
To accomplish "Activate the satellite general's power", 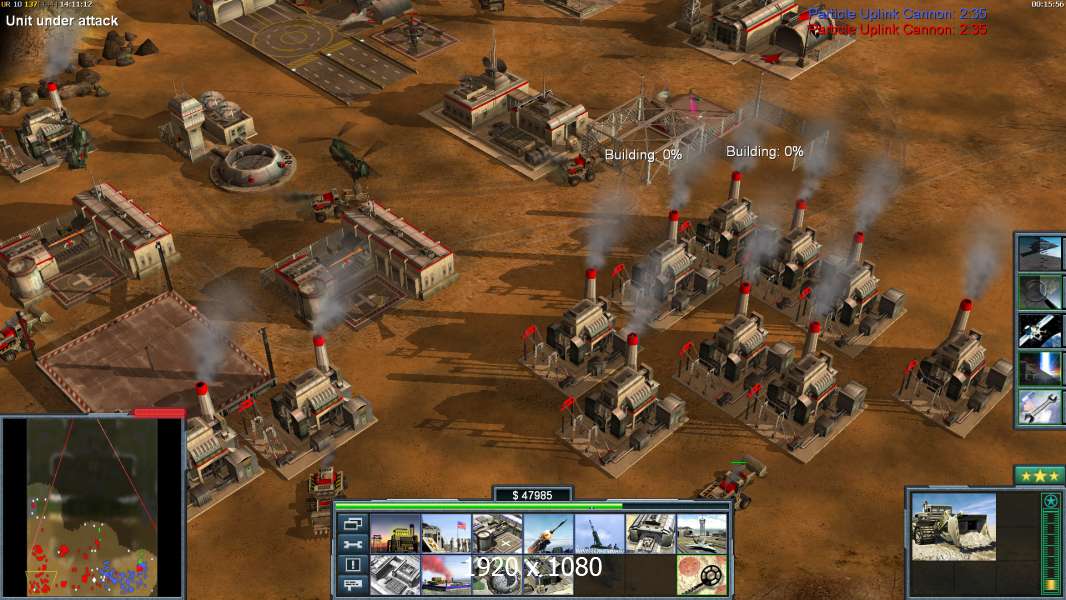I will pos(1040,329).
